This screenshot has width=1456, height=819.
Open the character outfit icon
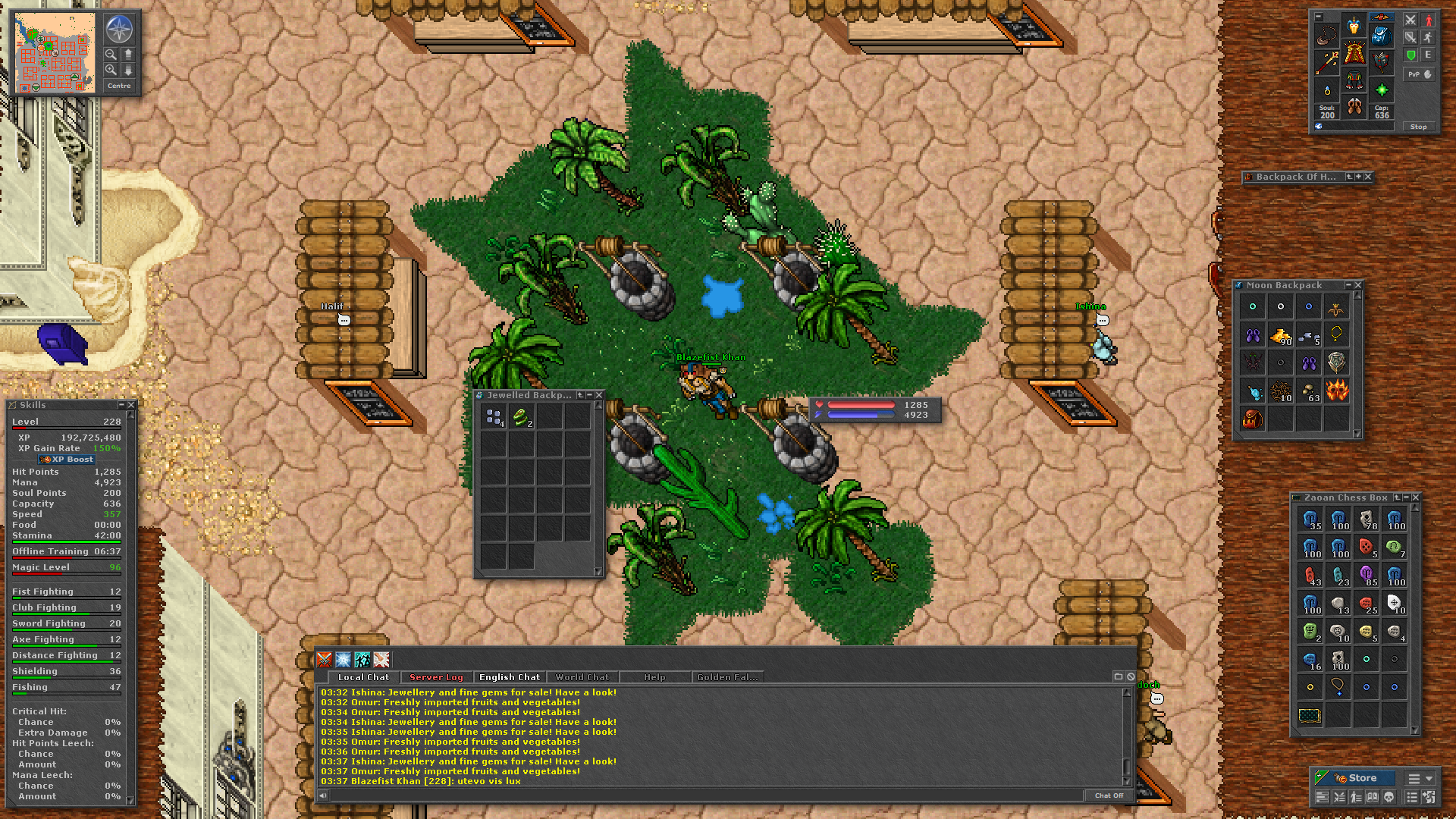click(1357, 797)
